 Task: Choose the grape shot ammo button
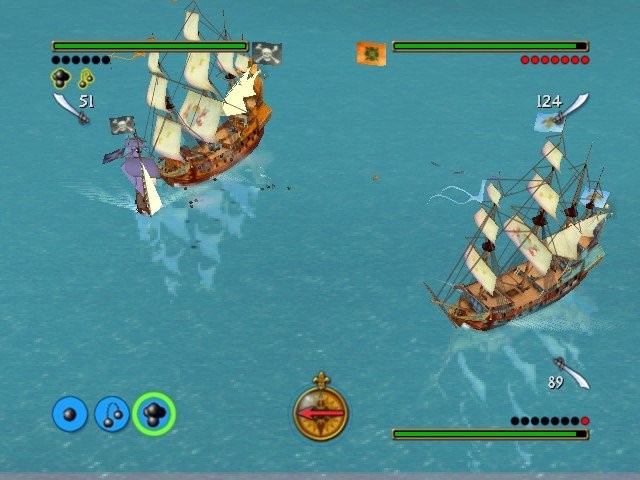tap(154, 414)
